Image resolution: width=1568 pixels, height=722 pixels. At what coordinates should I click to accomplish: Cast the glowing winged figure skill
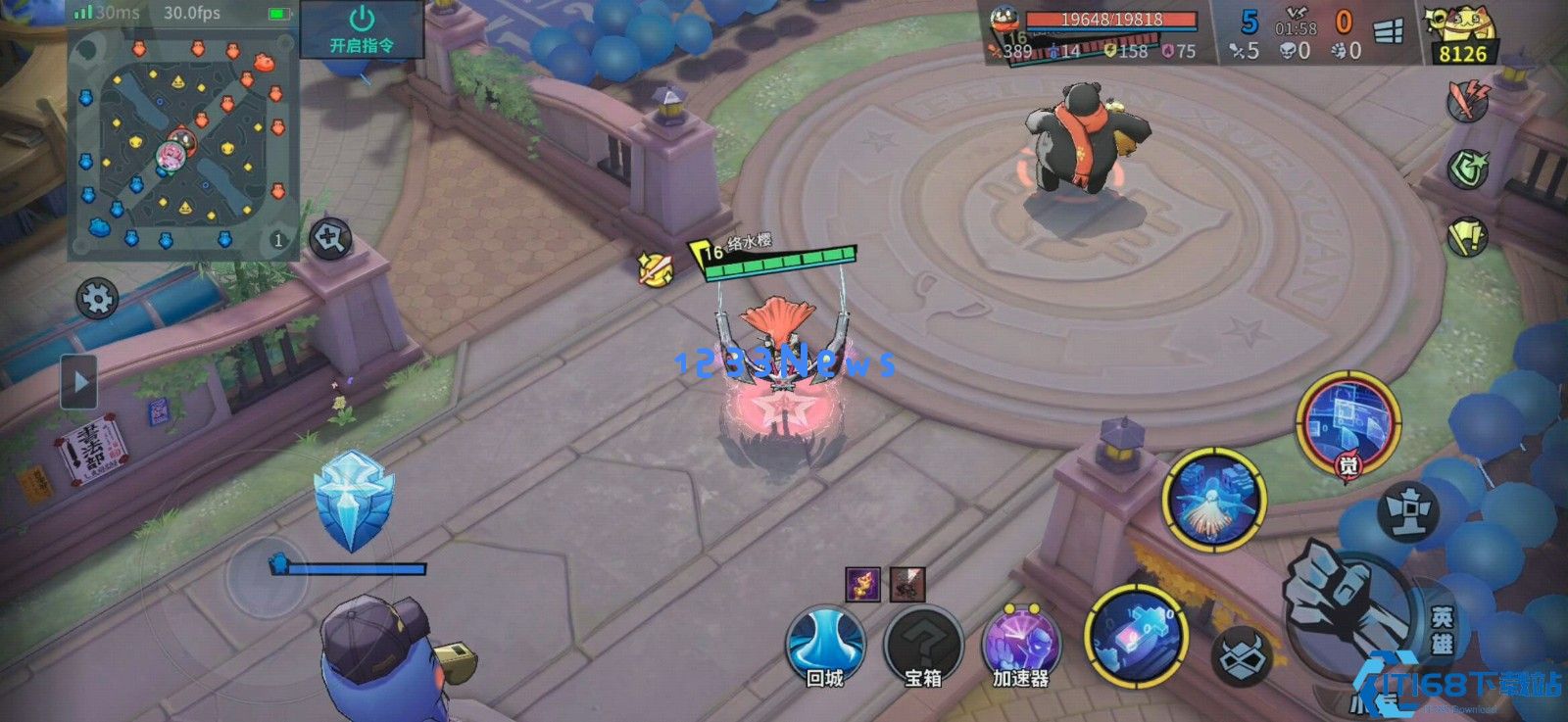pyautogui.click(x=1214, y=498)
